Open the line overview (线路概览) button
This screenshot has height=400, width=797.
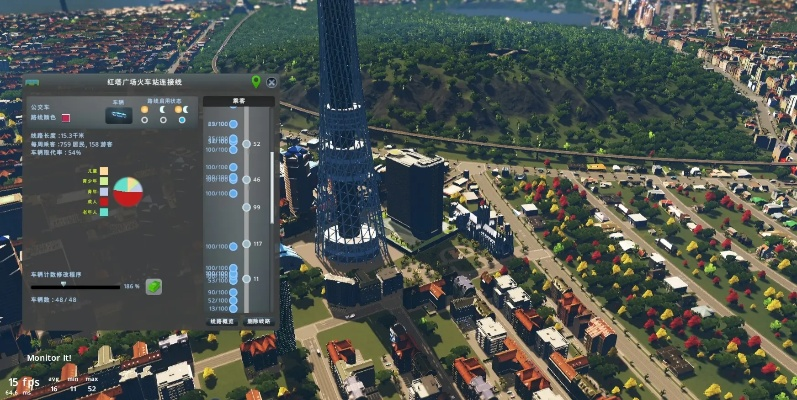tap(221, 321)
